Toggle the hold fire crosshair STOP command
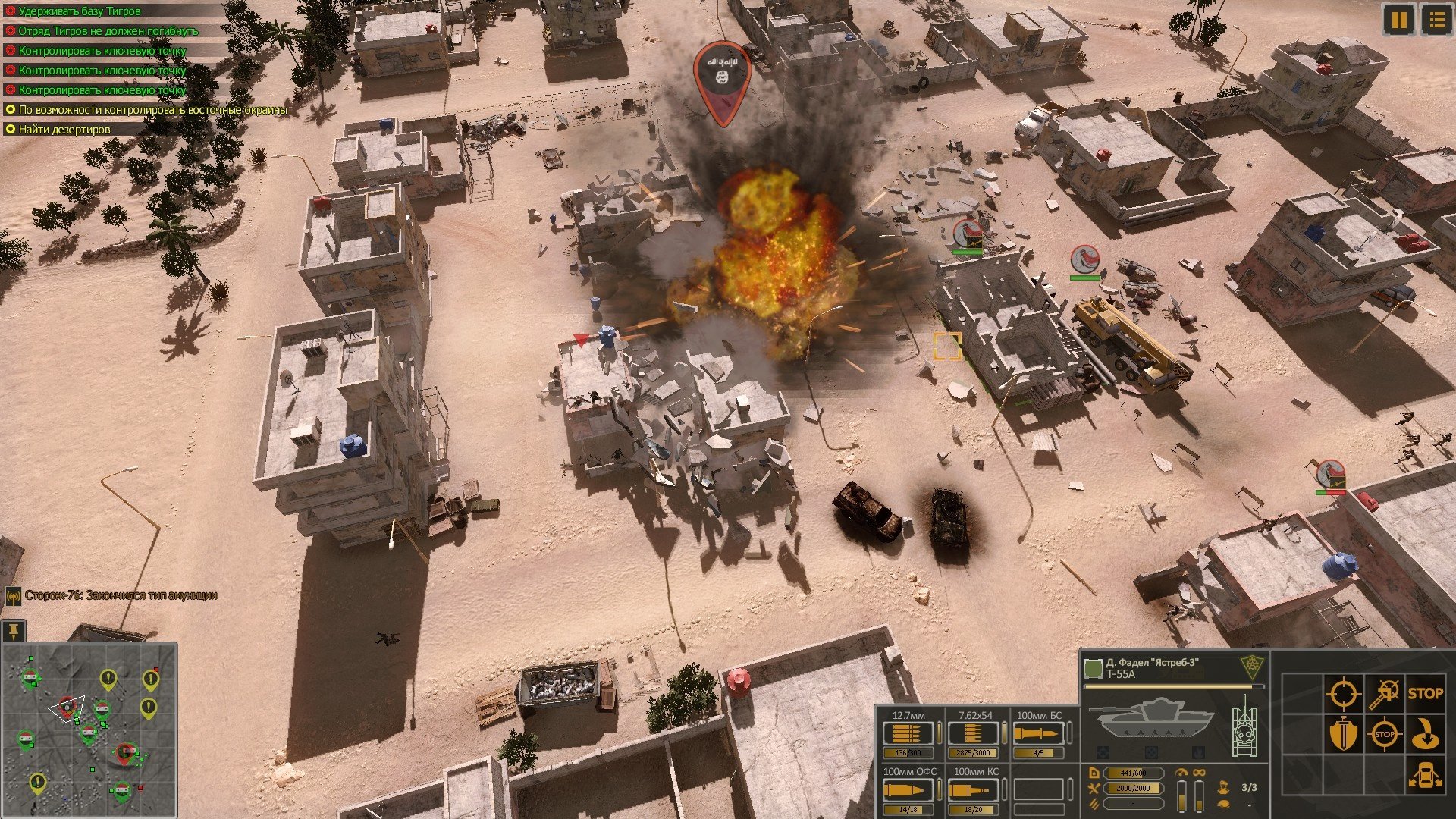Screen dimensions: 1456x819 click(x=1384, y=734)
